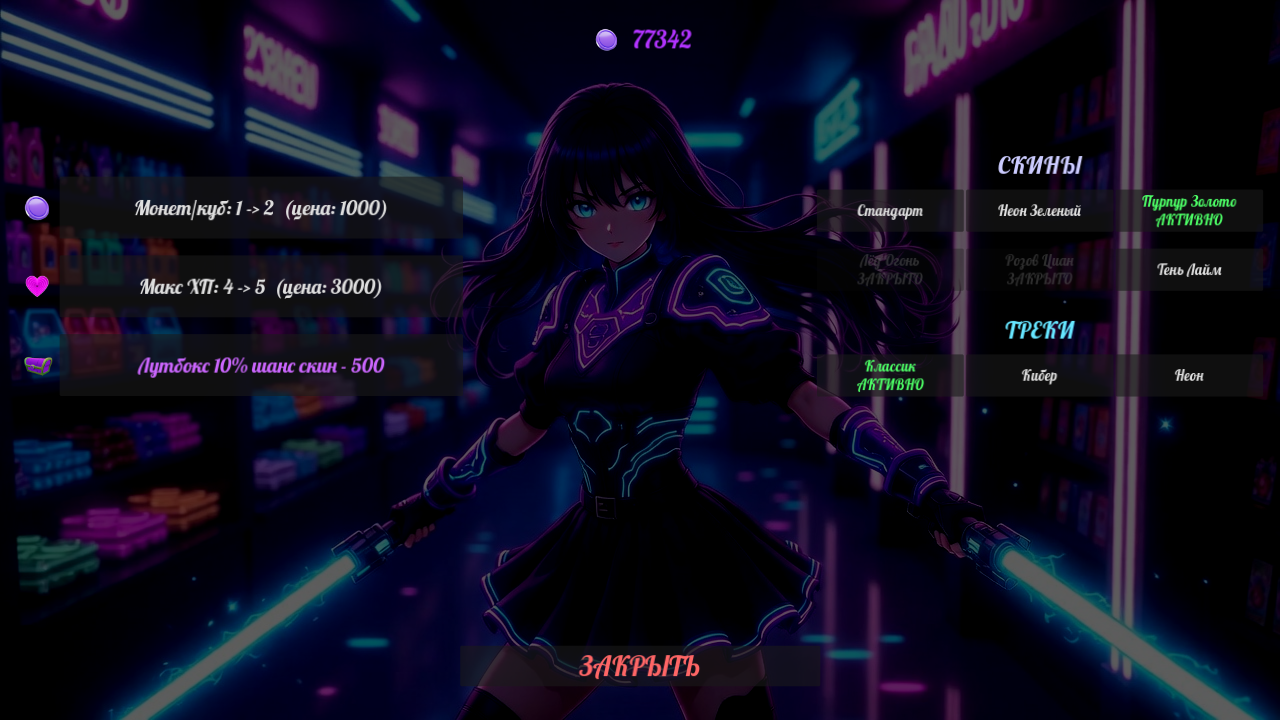Click the active Классик track
The height and width of the screenshot is (720, 1280).
point(890,375)
